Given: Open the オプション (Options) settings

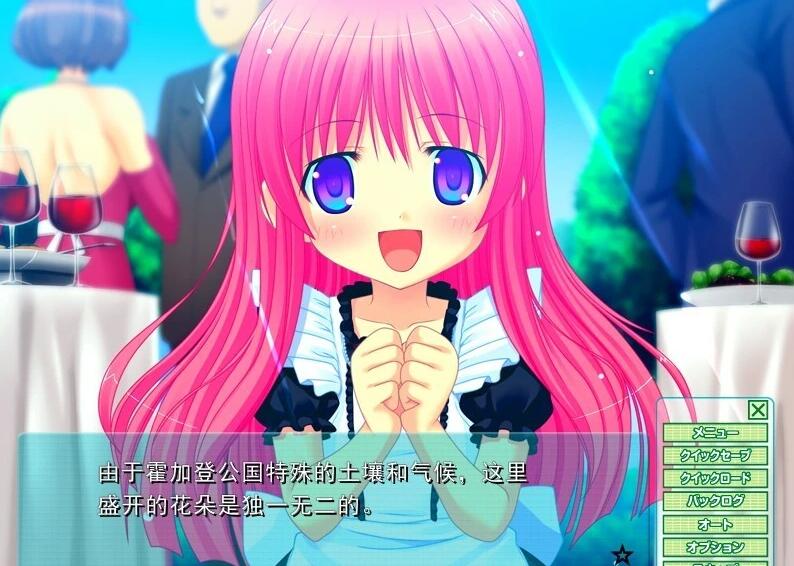Looking at the screenshot, I should [714, 547].
